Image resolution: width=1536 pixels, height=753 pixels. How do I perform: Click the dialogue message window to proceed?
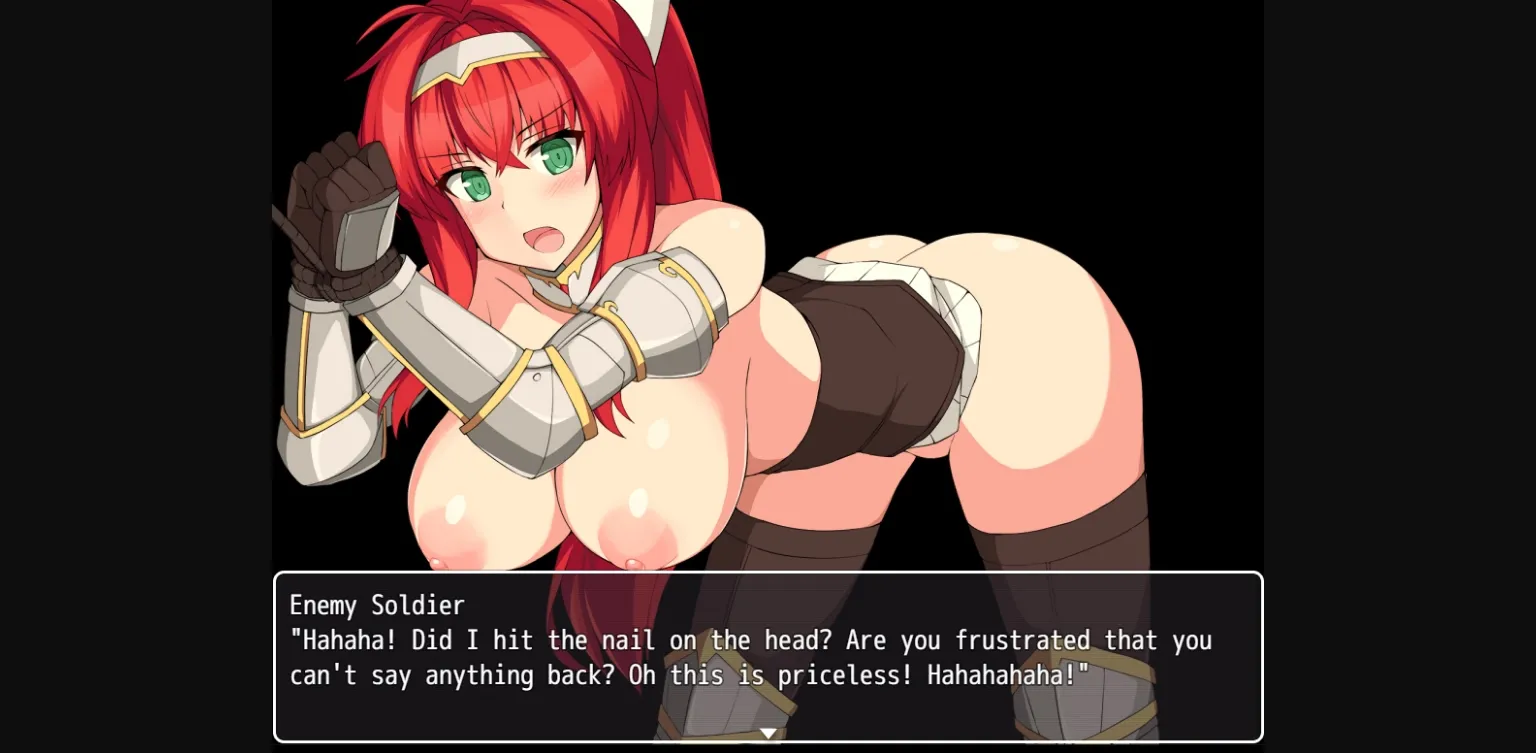point(768,657)
